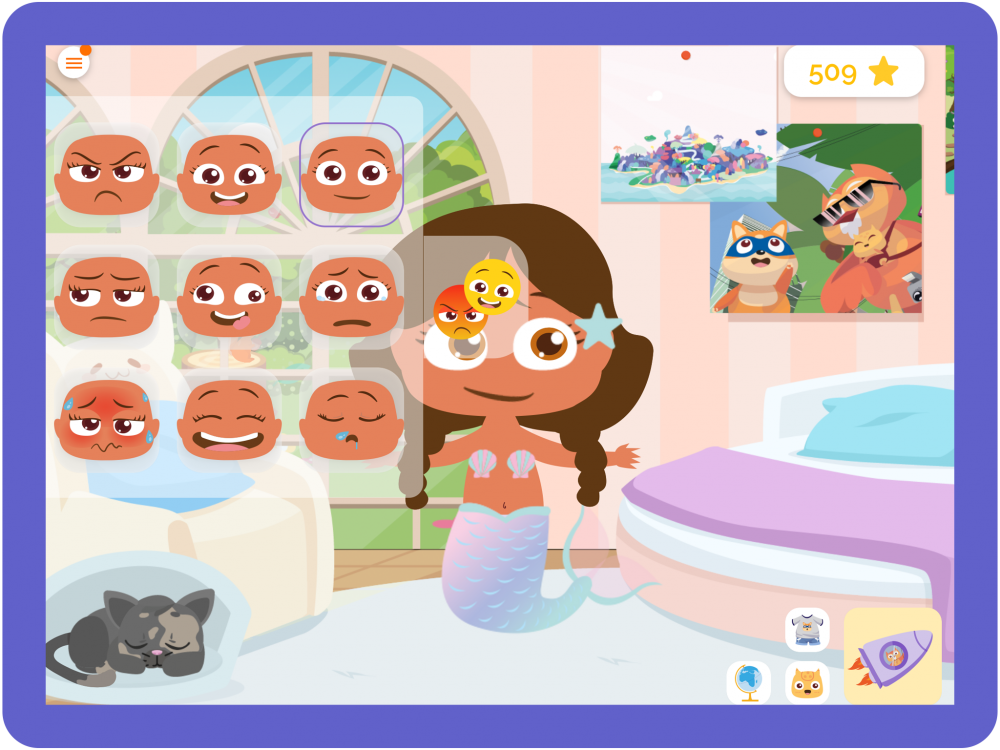Tap the emoji pair beside the mermaid's head

point(477,297)
